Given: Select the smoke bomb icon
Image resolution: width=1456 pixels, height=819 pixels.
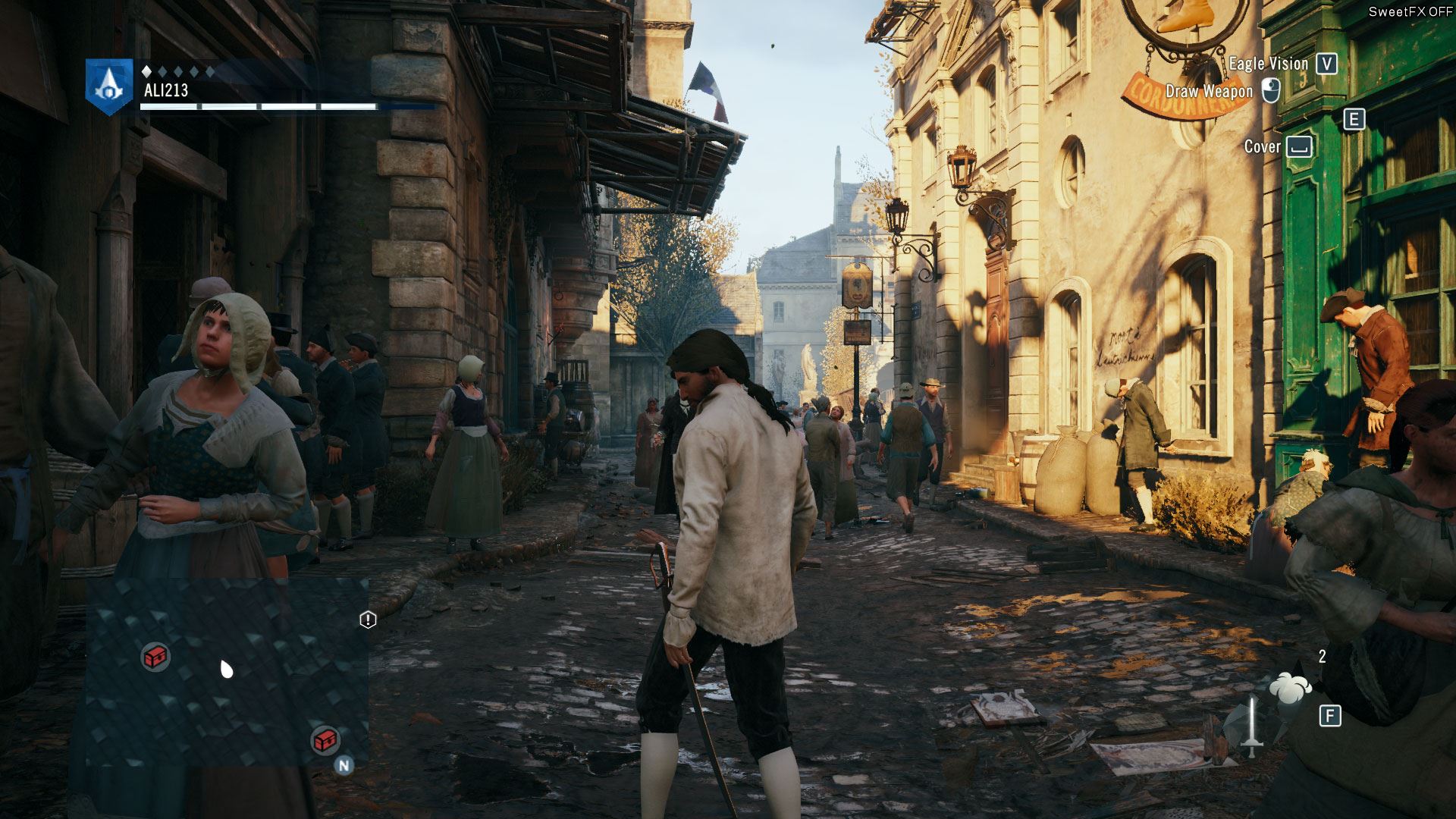Looking at the screenshot, I should tap(1290, 686).
